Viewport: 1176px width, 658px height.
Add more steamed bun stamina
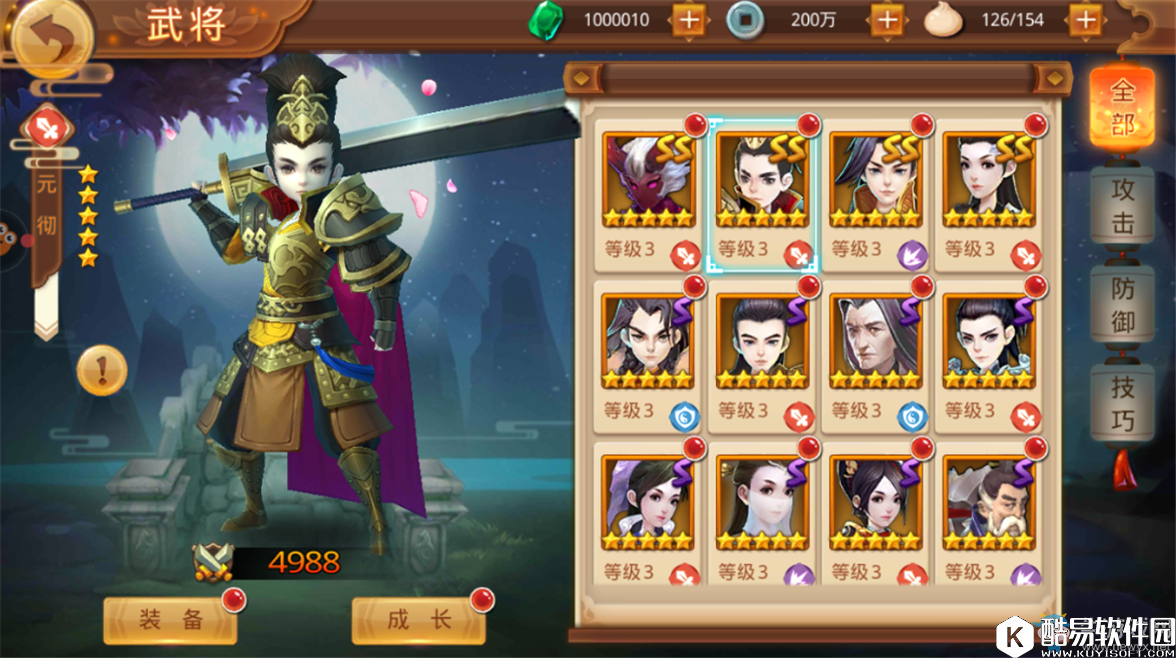pos(1086,19)
